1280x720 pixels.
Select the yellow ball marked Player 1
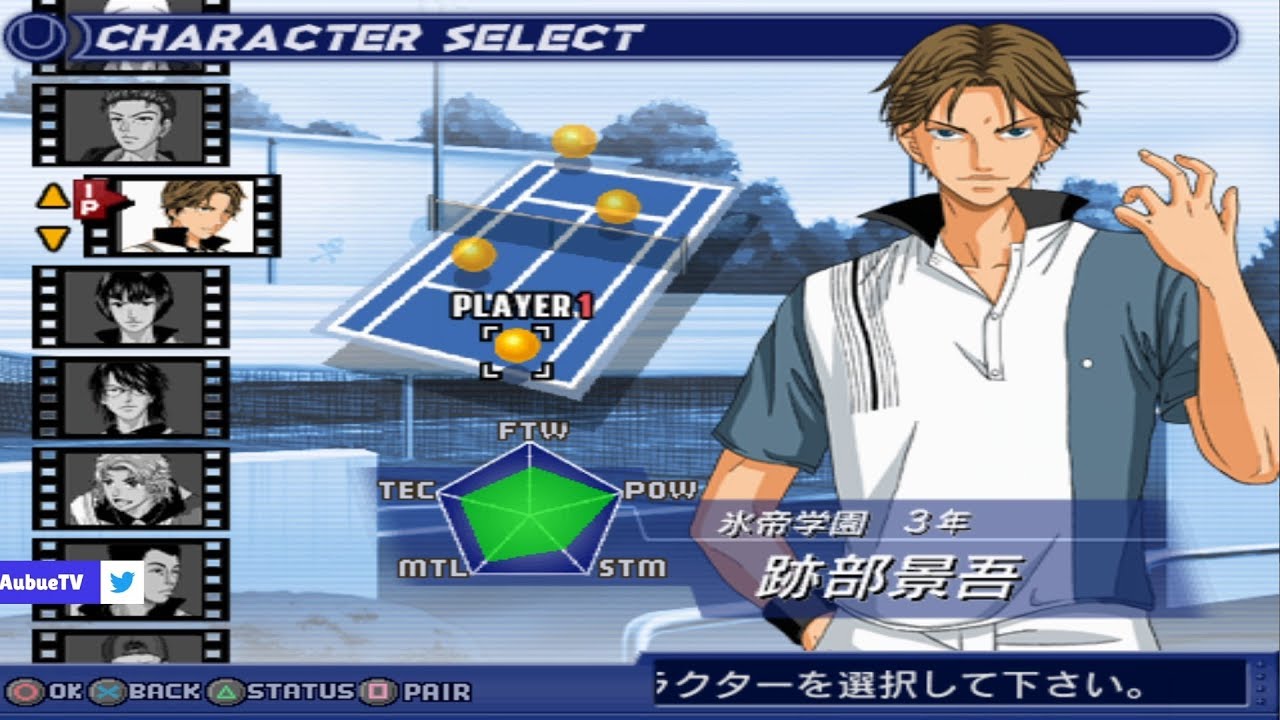516,346
